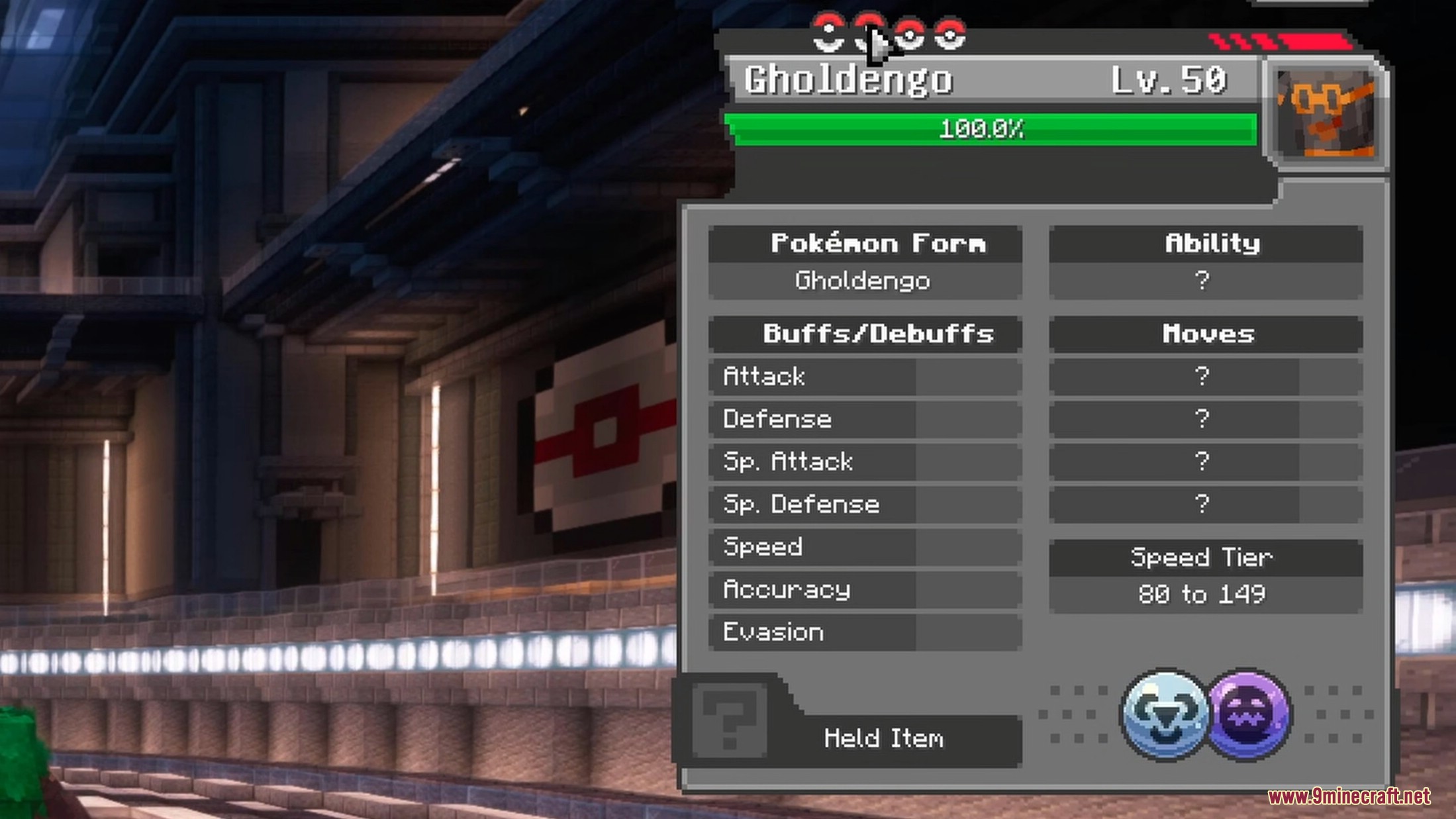Select the unknown Held Item slot

point(730,720)
